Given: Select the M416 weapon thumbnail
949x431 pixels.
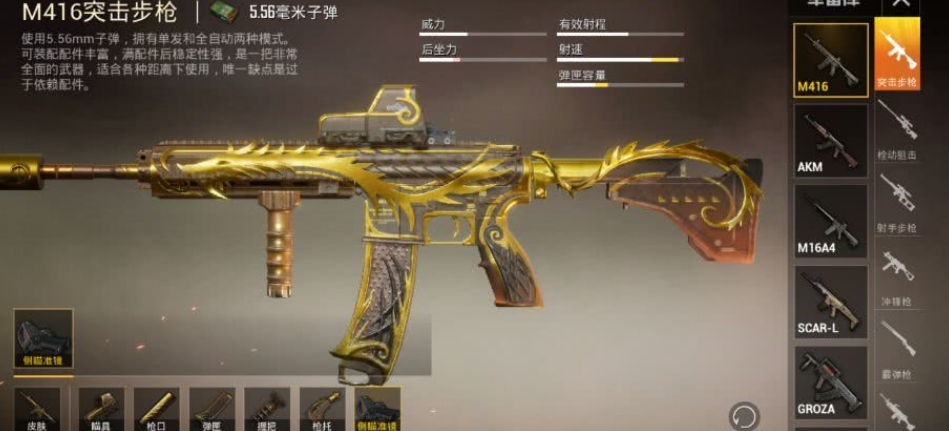Looking at the screenshot, I should [x=830, y=60].
